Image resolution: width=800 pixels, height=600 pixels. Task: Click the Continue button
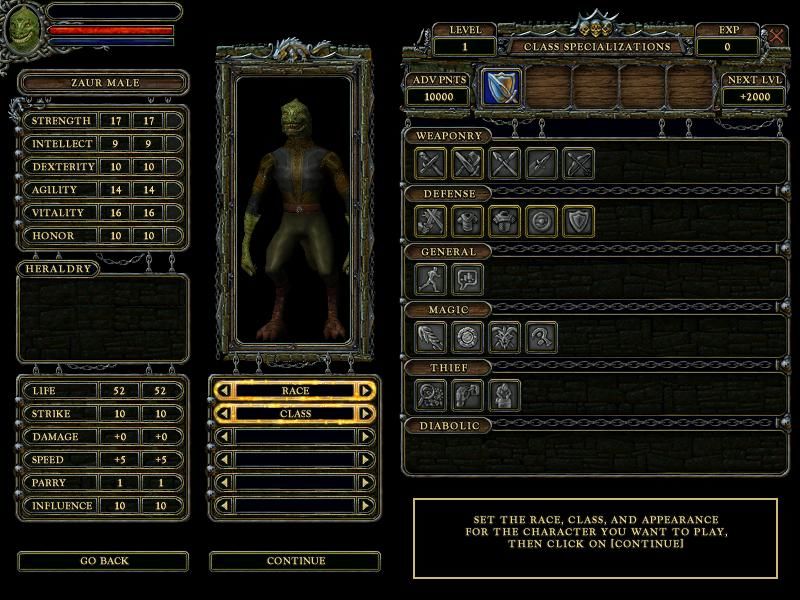pyautogui.click(x=296, y=561)
